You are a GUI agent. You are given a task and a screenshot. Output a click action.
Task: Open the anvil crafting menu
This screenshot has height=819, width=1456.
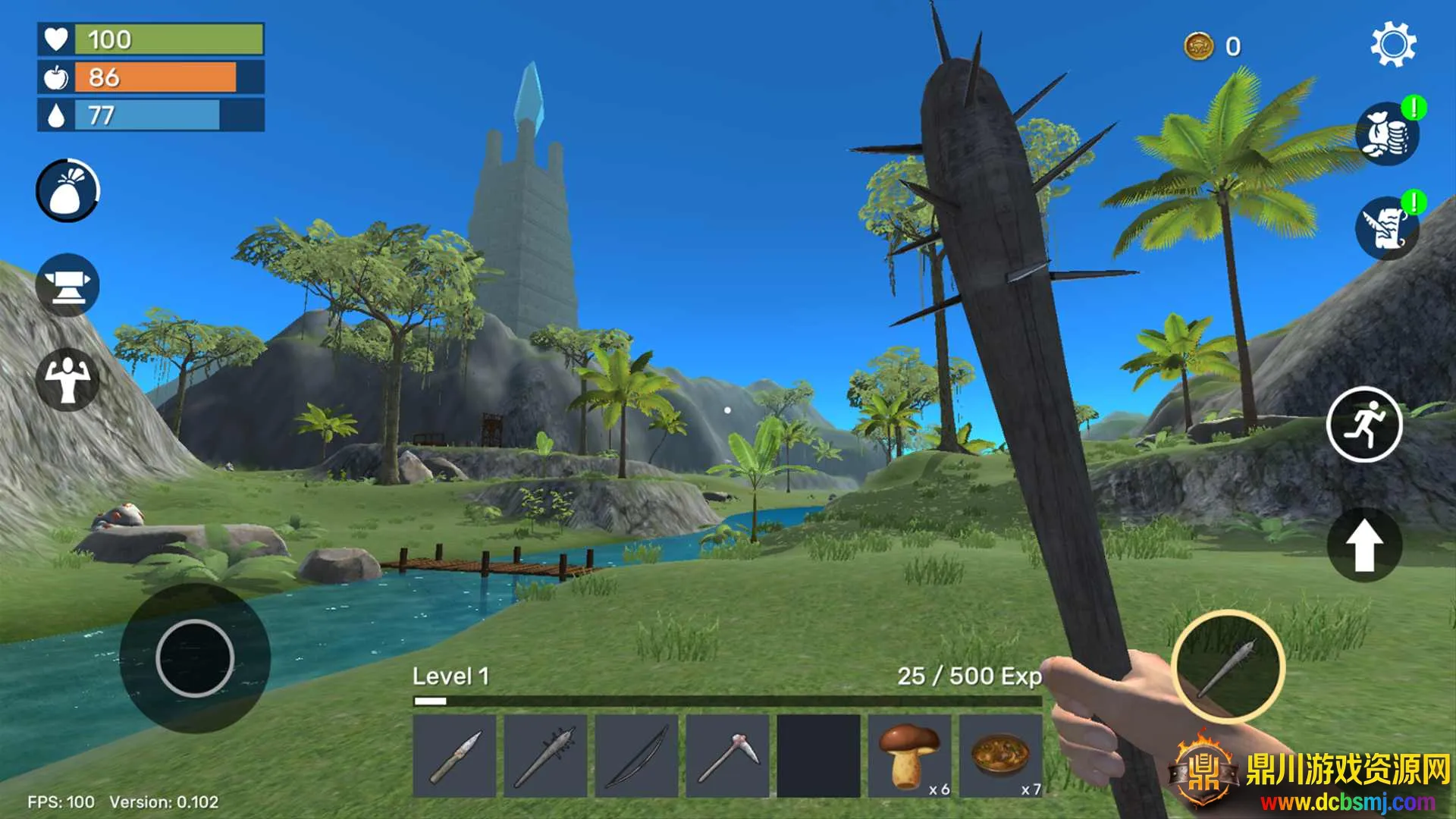[x=67, y=285]
